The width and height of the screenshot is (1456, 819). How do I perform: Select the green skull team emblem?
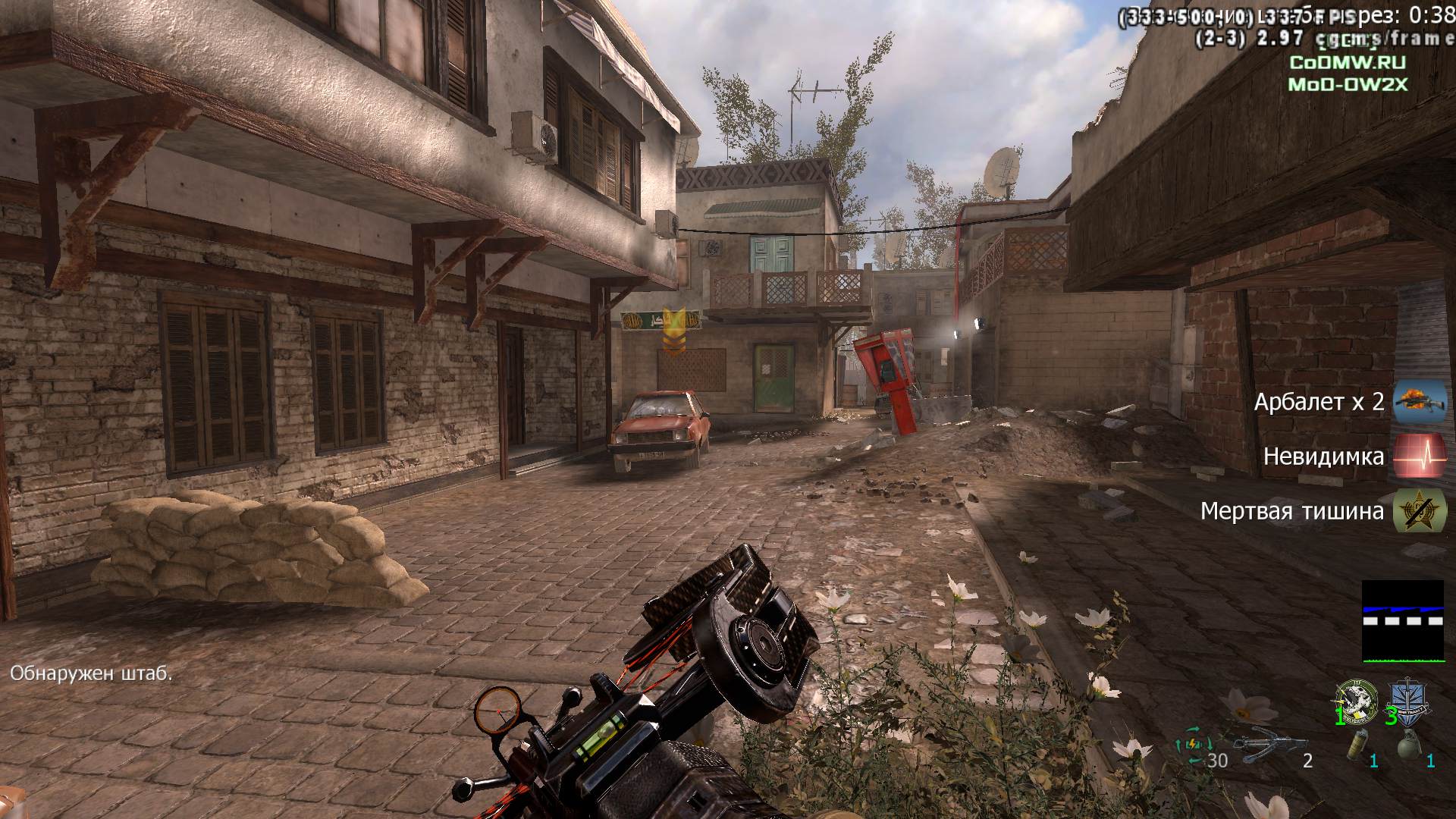click(1357, 701)
